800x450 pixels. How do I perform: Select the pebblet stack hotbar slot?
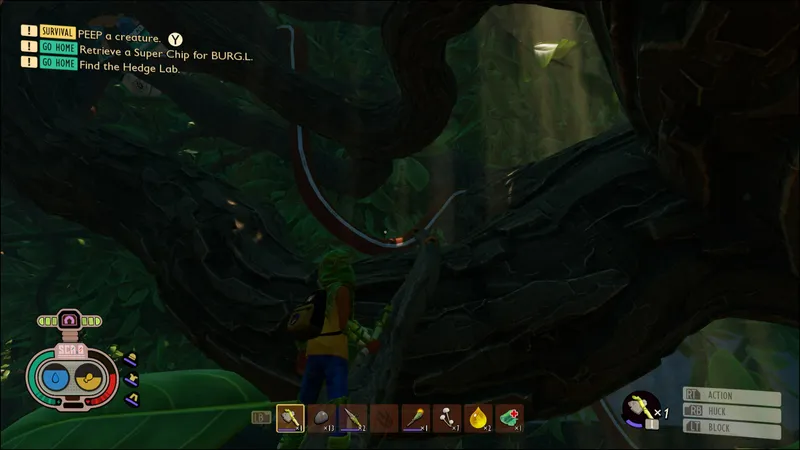point(321,418)
